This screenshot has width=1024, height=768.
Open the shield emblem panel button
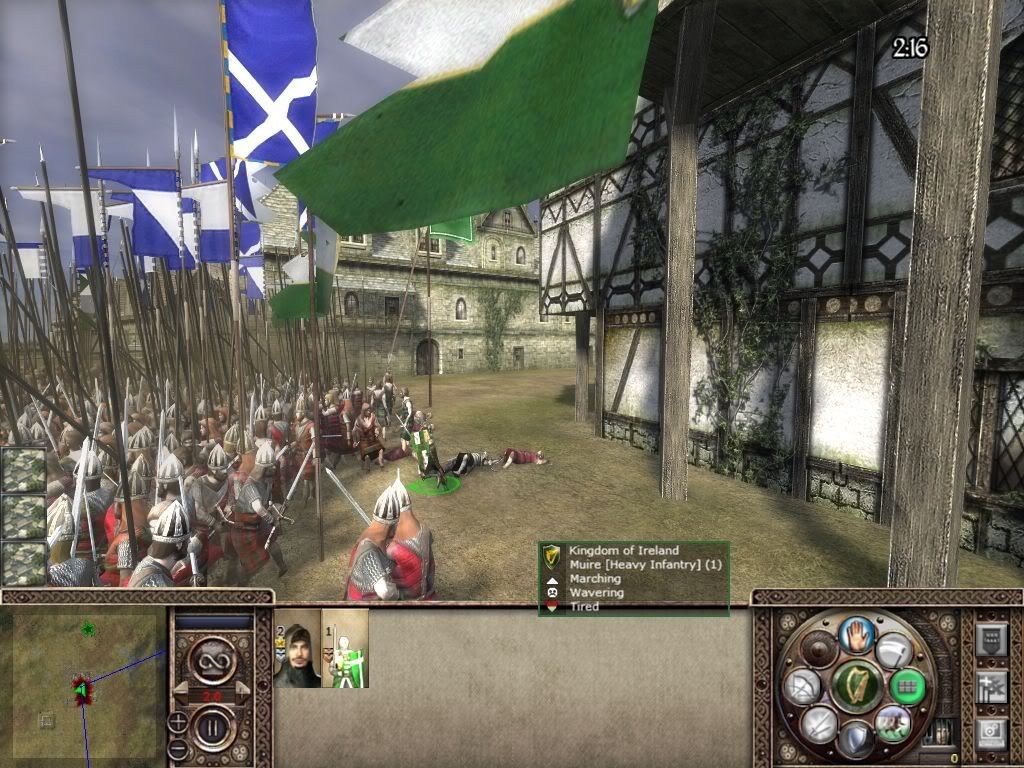[990, 639]
